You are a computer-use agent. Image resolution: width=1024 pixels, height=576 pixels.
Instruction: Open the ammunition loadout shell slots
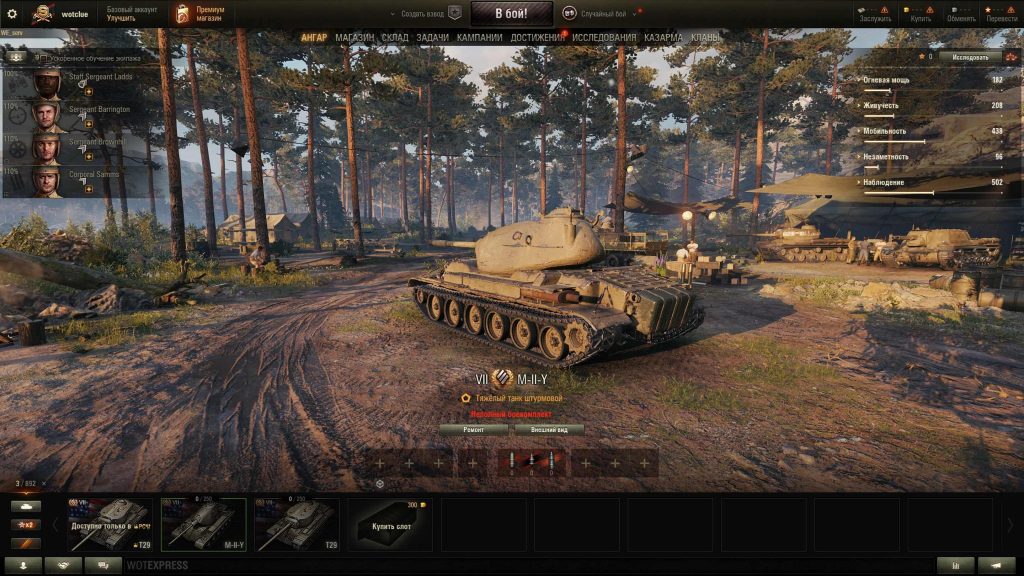point(531,462)
